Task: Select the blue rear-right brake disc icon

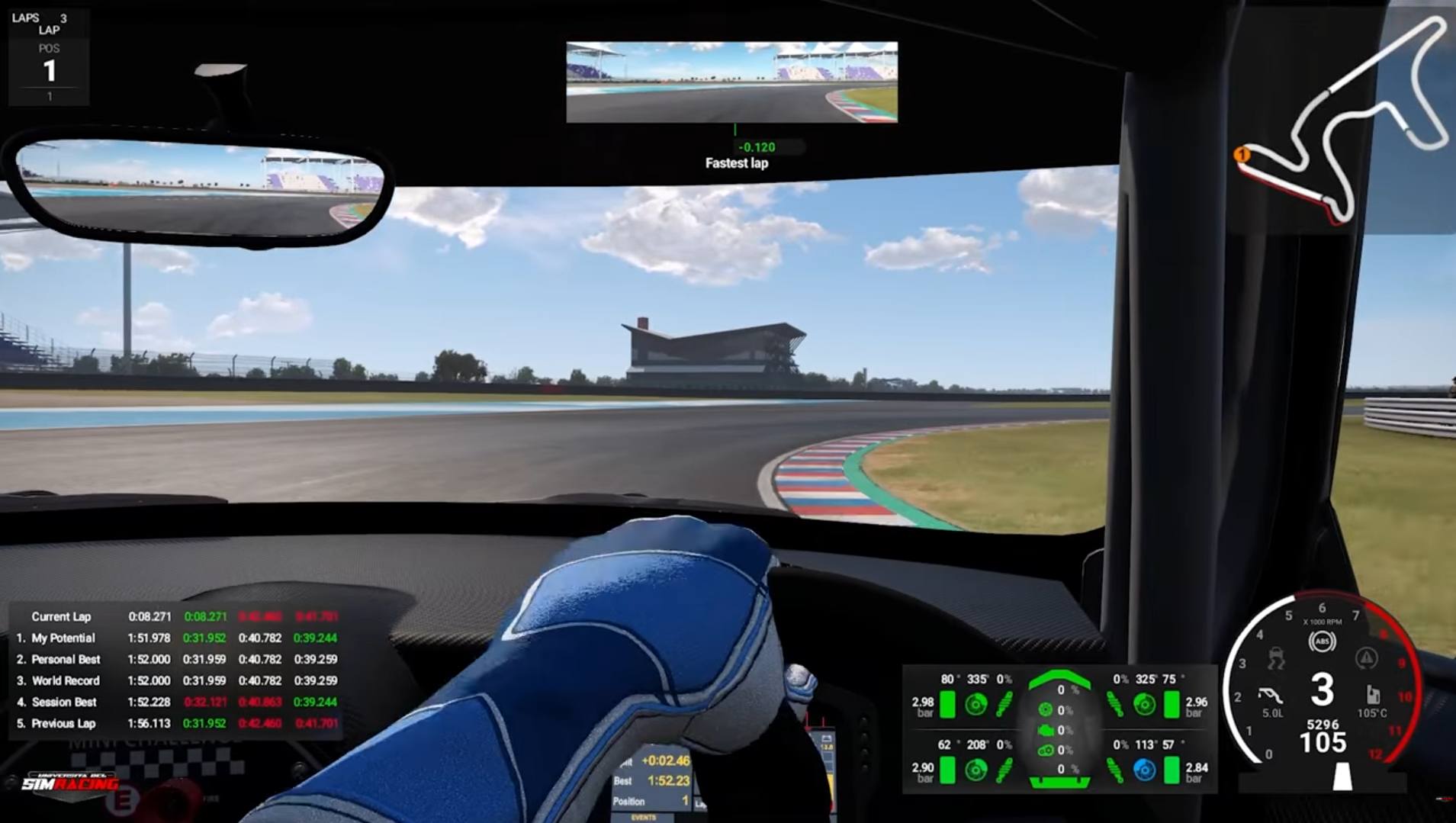Action: [1143, 769]
